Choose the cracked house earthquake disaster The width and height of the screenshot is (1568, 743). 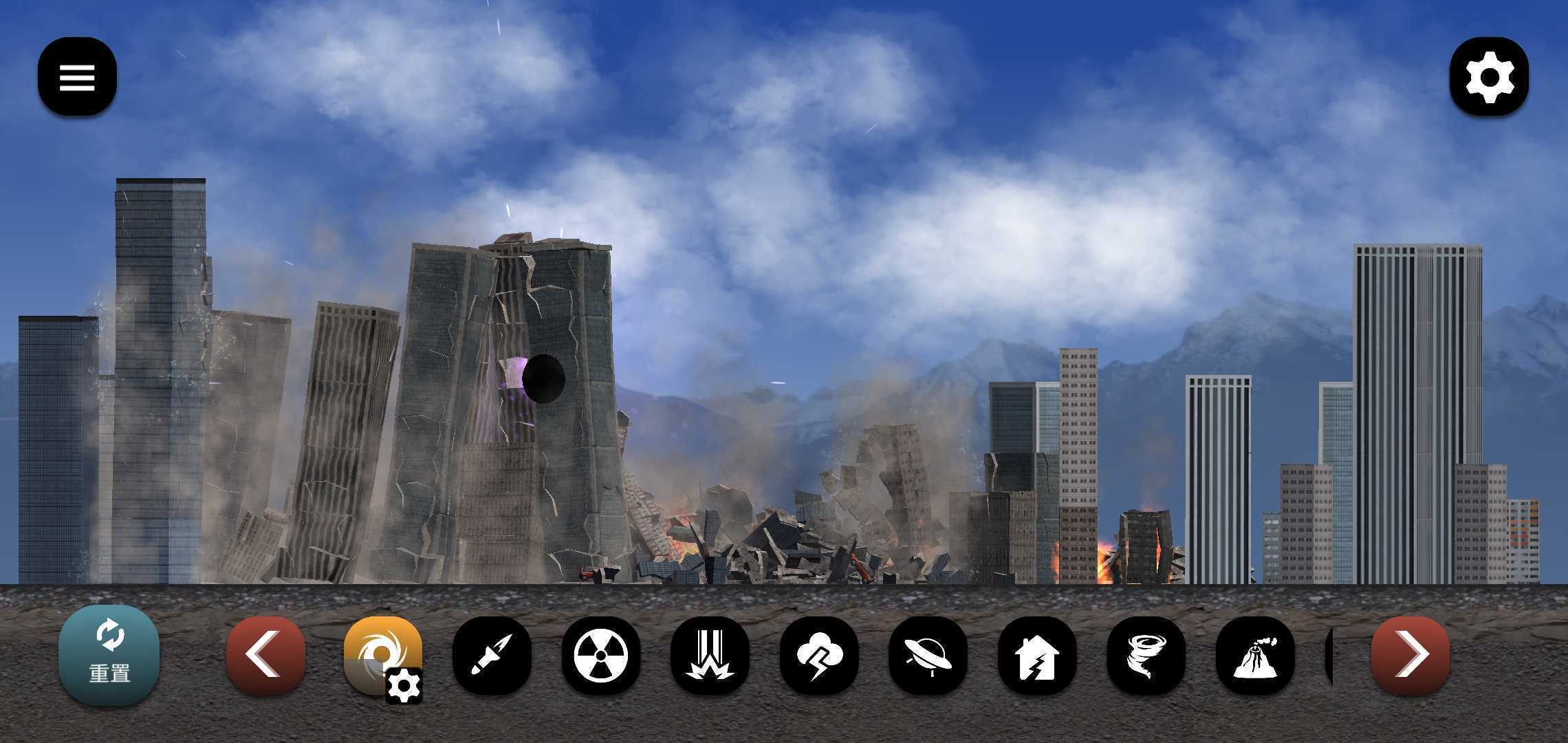(x=1036, y=655)
